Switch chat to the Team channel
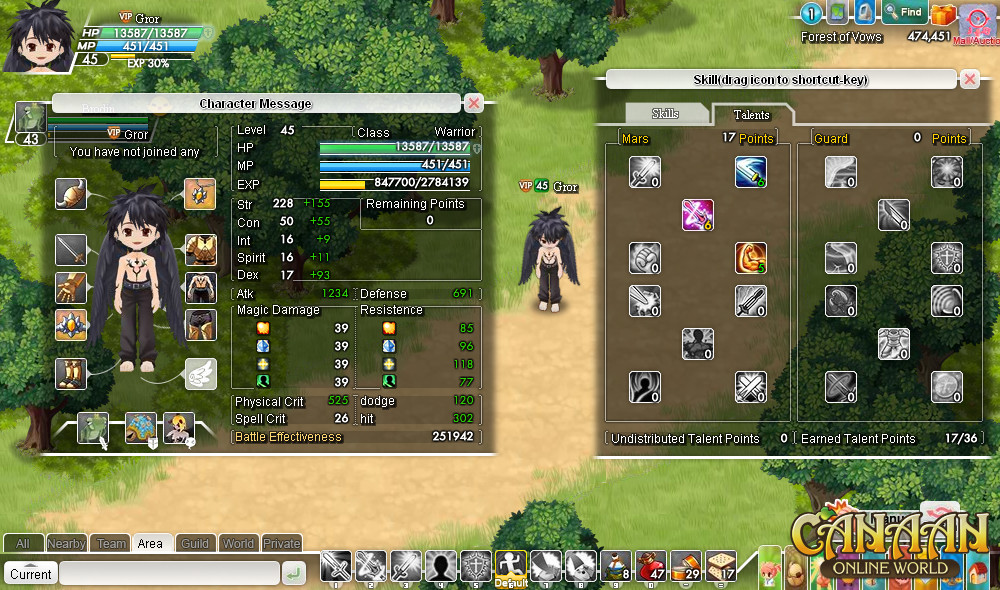 pos(111,544)
